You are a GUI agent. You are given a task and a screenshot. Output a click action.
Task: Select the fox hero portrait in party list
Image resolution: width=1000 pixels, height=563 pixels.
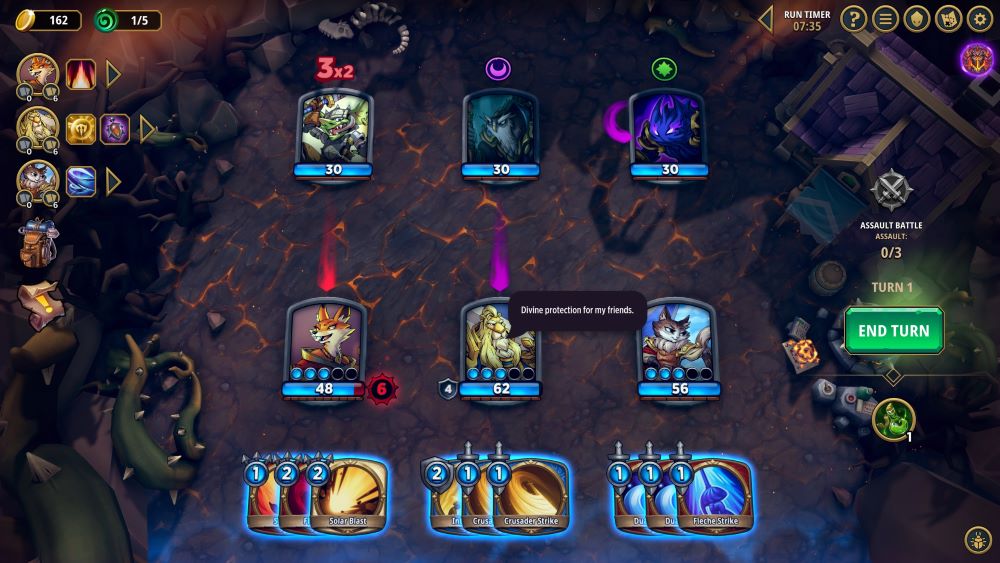click(37, 73)
